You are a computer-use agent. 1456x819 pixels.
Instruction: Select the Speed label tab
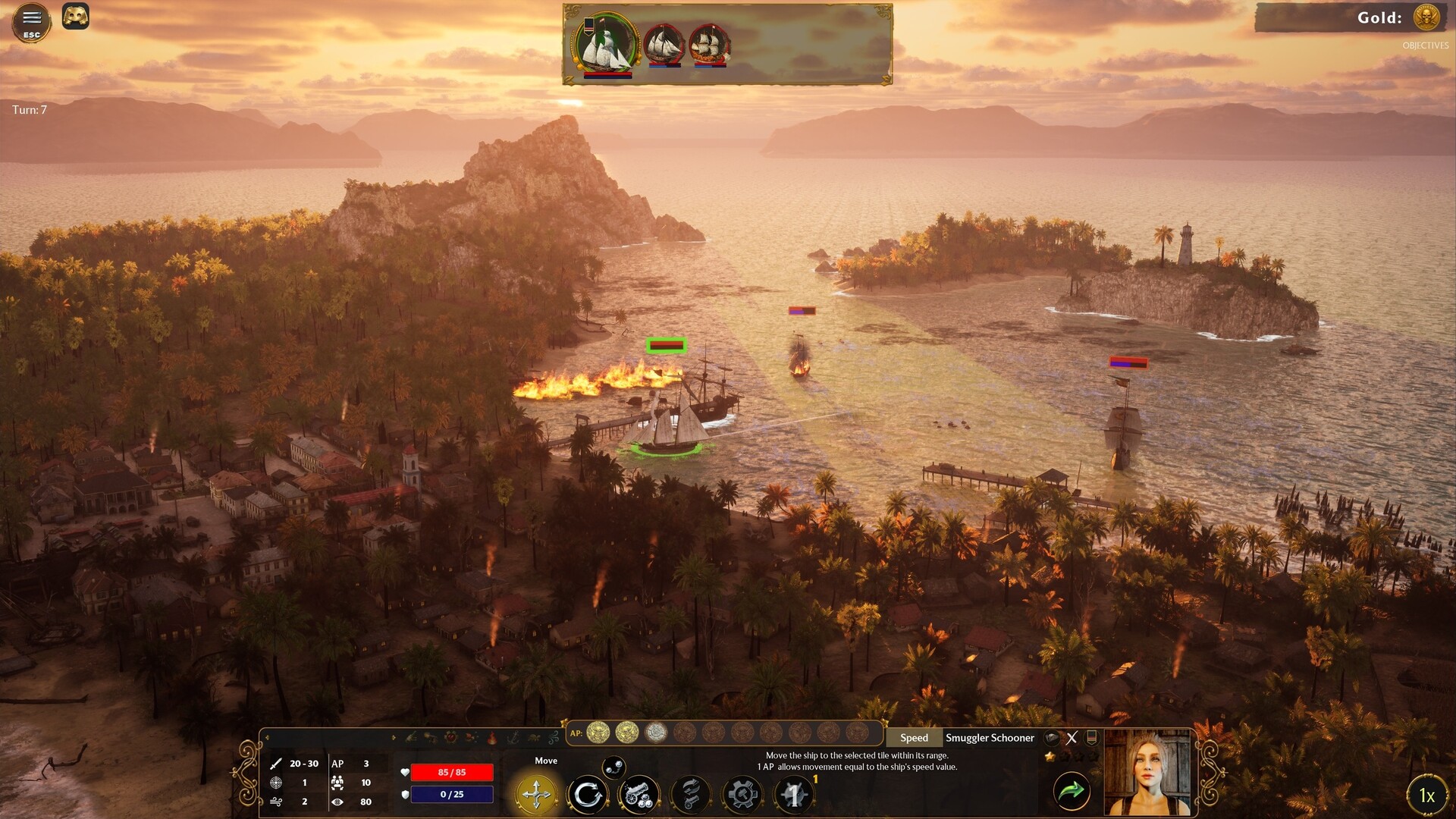[x=914, y=738]
